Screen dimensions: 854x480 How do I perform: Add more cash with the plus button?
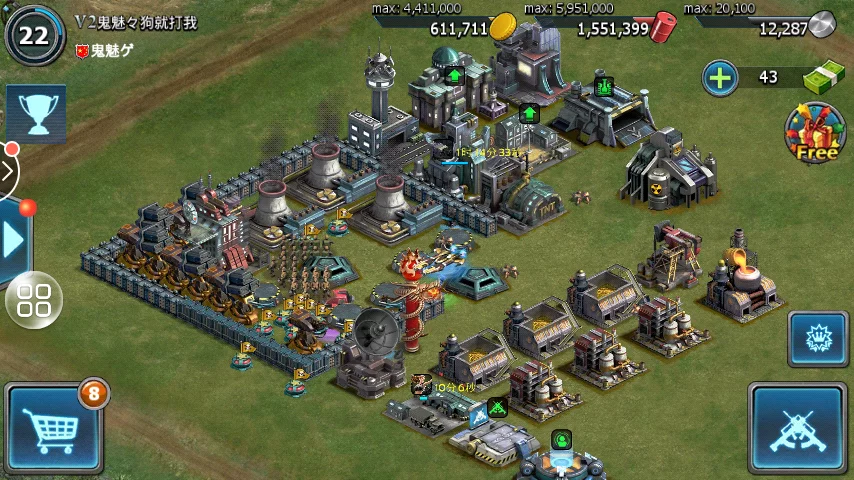pos(720,77)
